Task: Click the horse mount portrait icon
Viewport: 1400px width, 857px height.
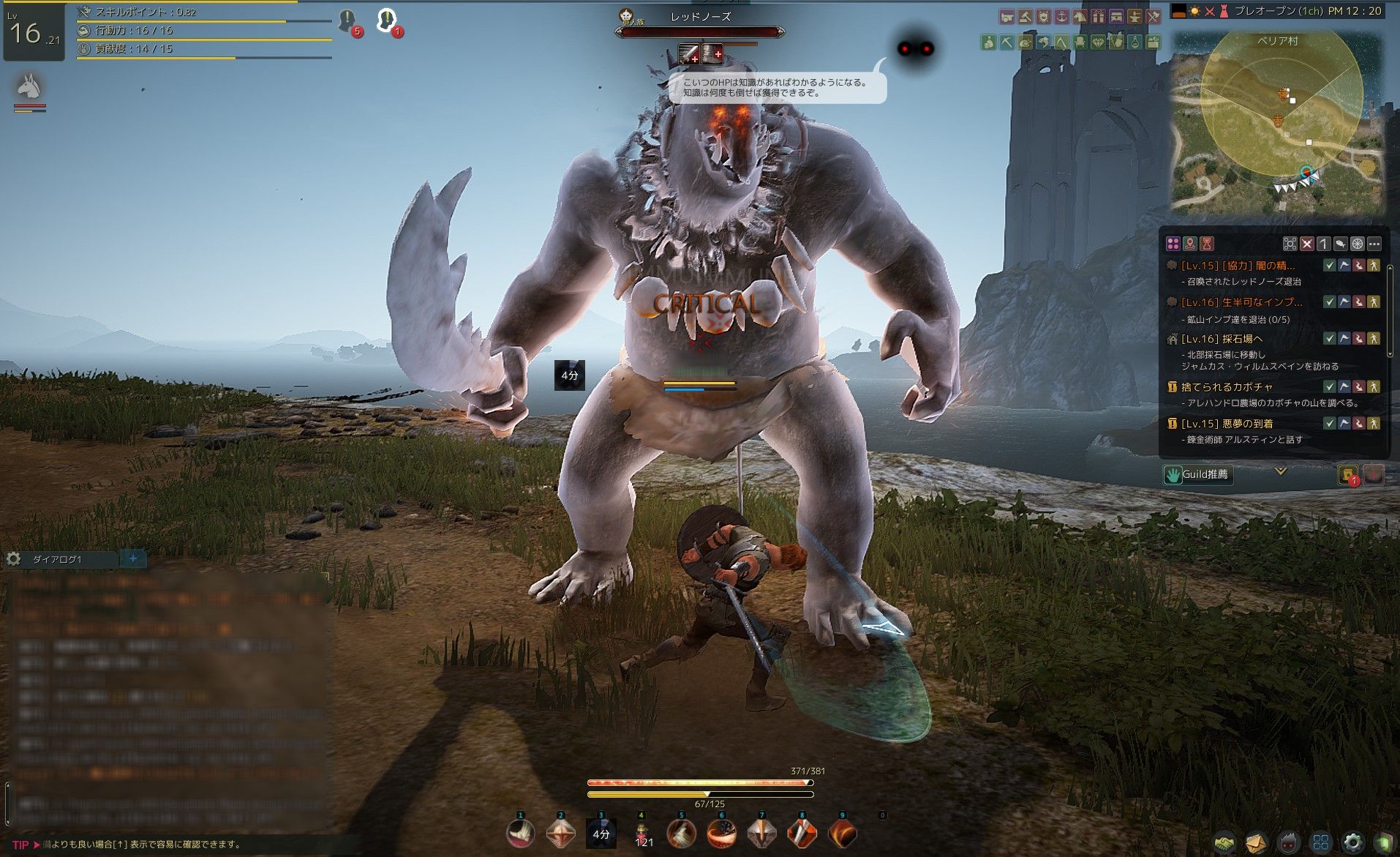Action: click(x=29, y=88)
